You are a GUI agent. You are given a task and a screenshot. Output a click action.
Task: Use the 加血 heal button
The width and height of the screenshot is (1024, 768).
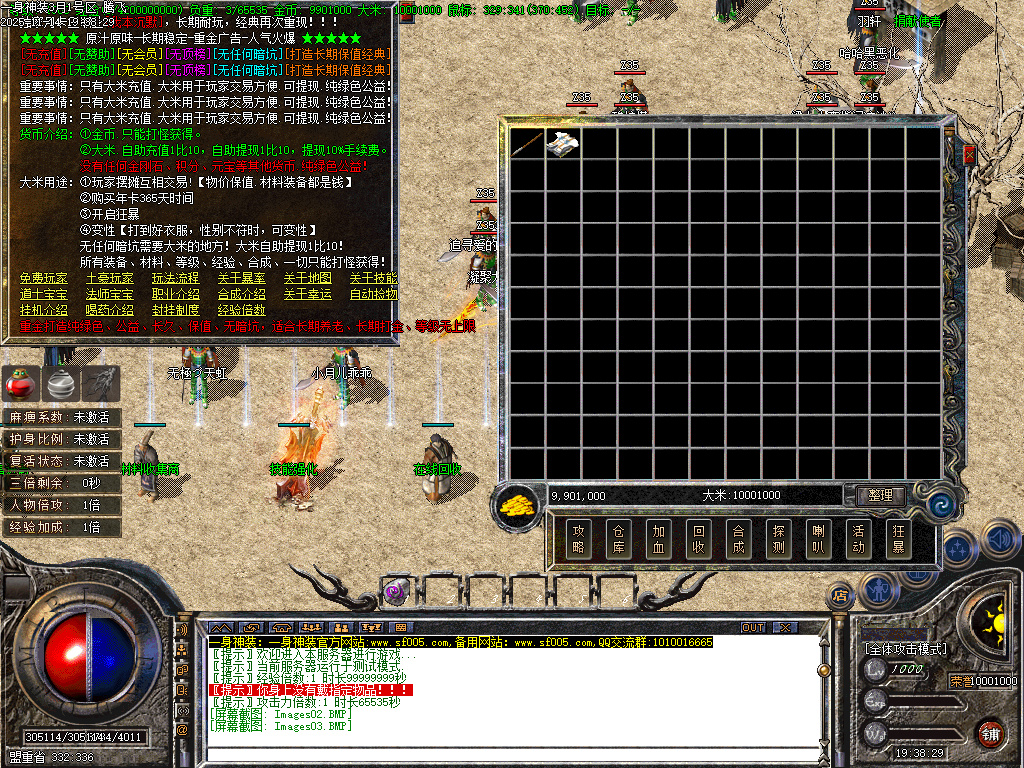click(x=657, y=540)
